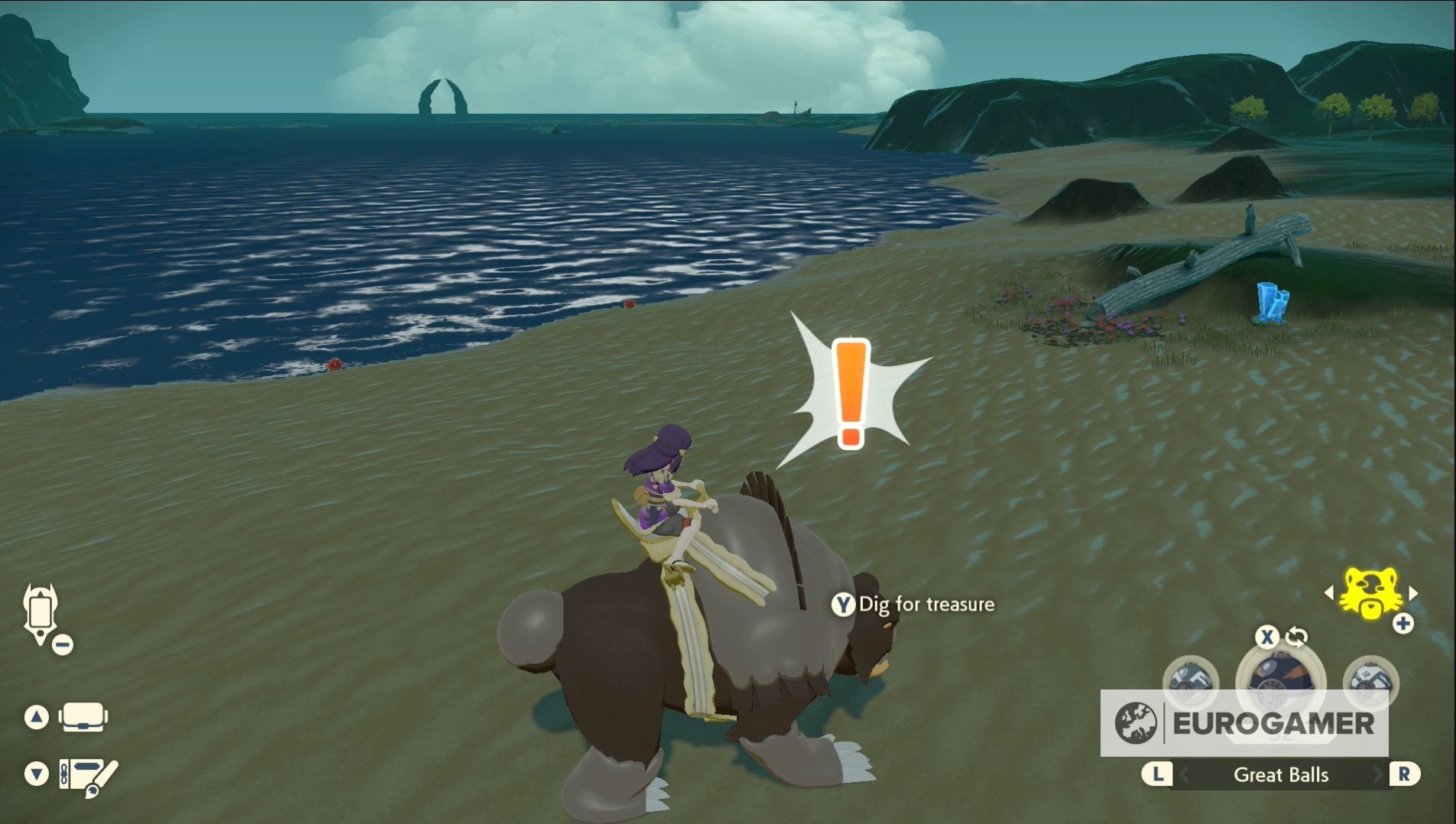Screen dimensions: 1456x824
Task: Click the Great Balls item name bar
Action: pyautogui.click(x=1281, y=774)
